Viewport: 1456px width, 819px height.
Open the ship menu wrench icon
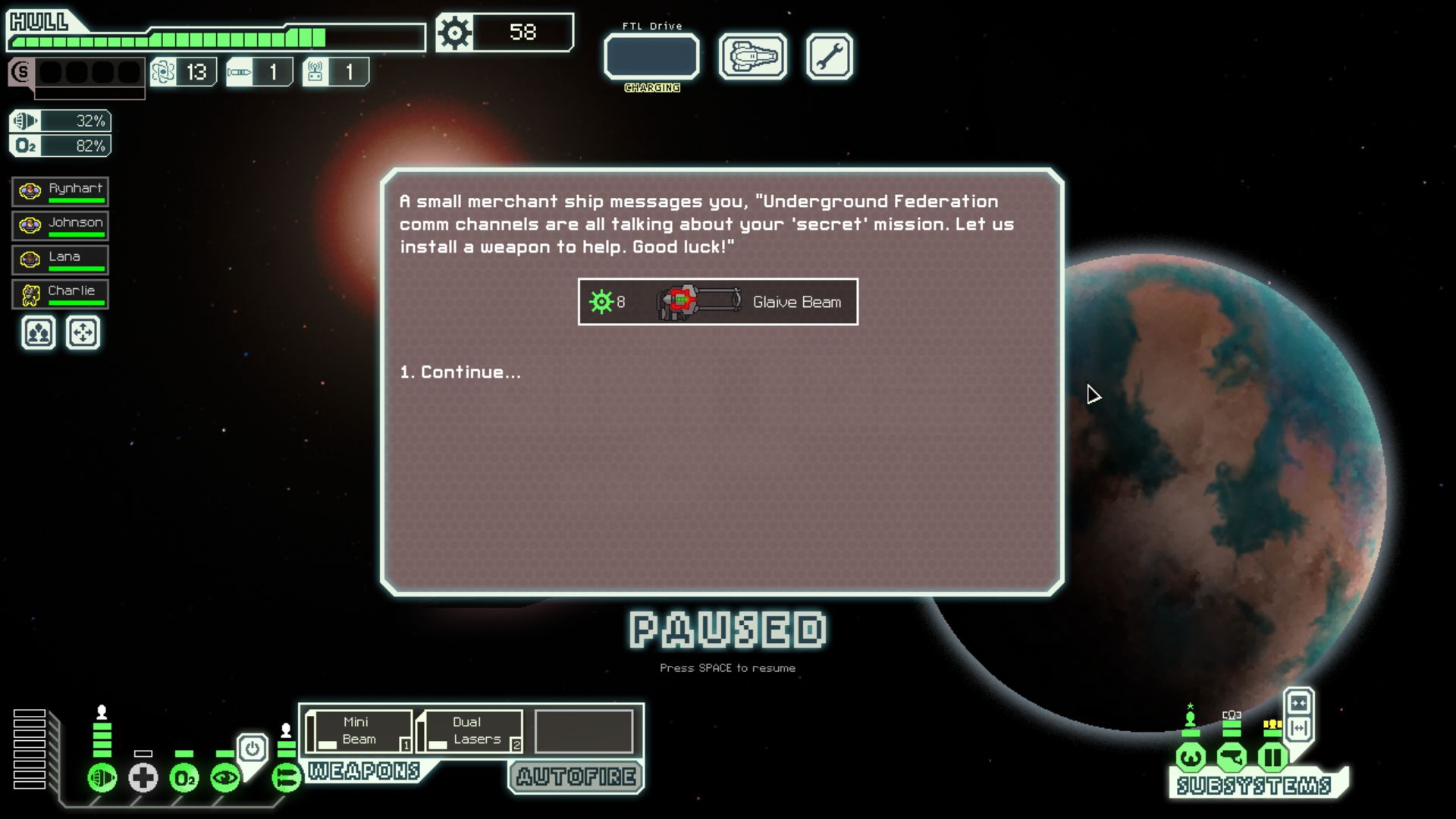(x=831, y=56)
